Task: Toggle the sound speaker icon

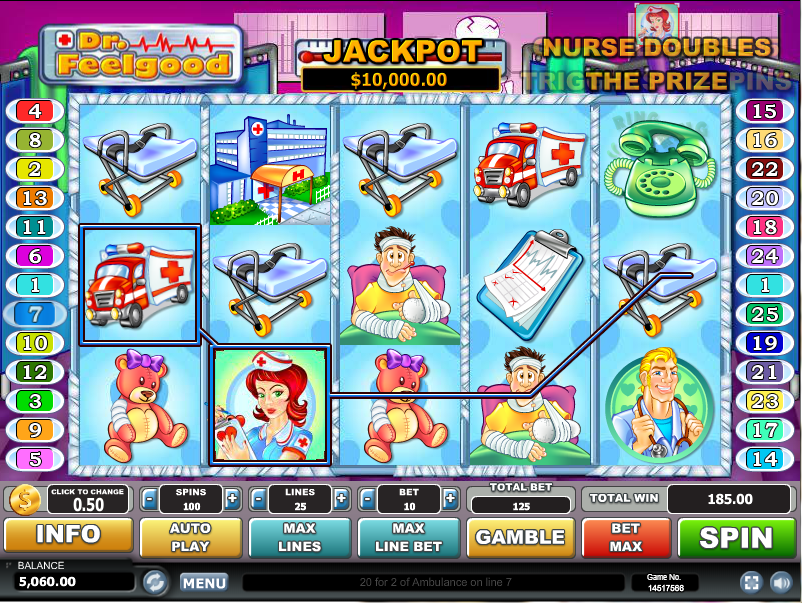Action: pyautogui.click(x=779, y=582)
